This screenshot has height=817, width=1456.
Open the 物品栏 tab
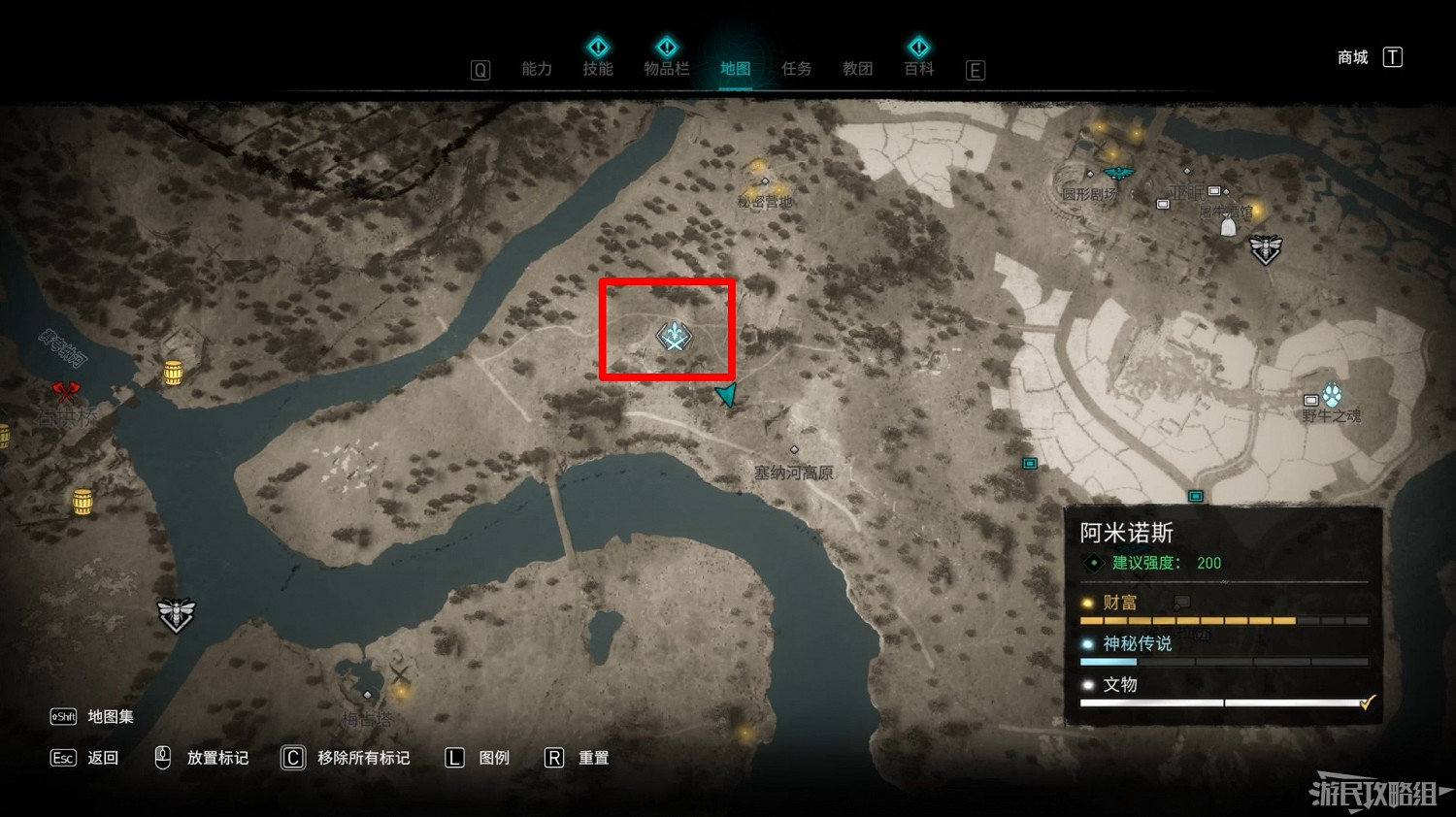[x=667, y=68]
